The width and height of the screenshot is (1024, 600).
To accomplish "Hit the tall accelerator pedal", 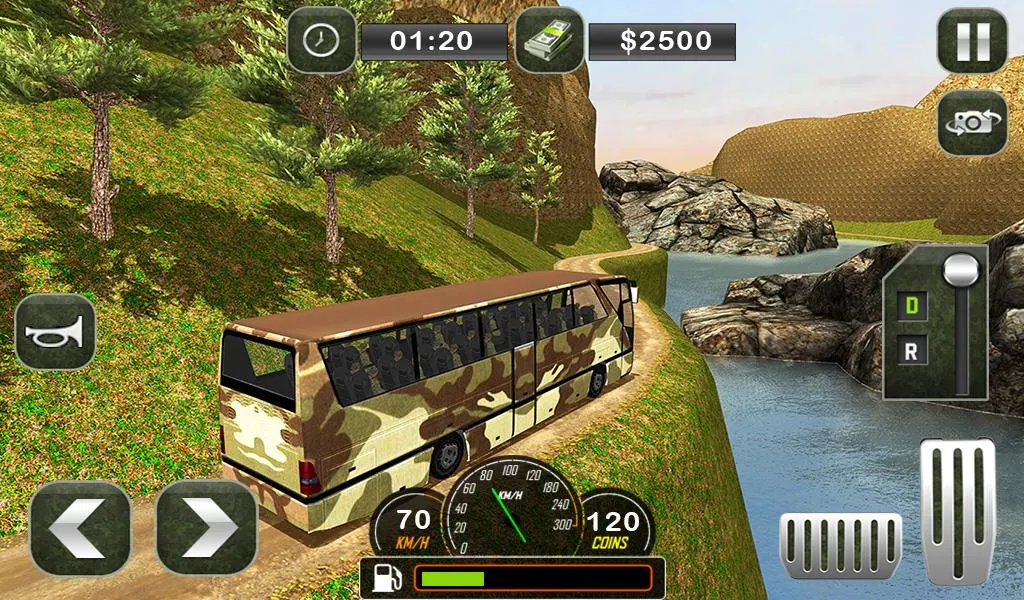I will point(957,510).
